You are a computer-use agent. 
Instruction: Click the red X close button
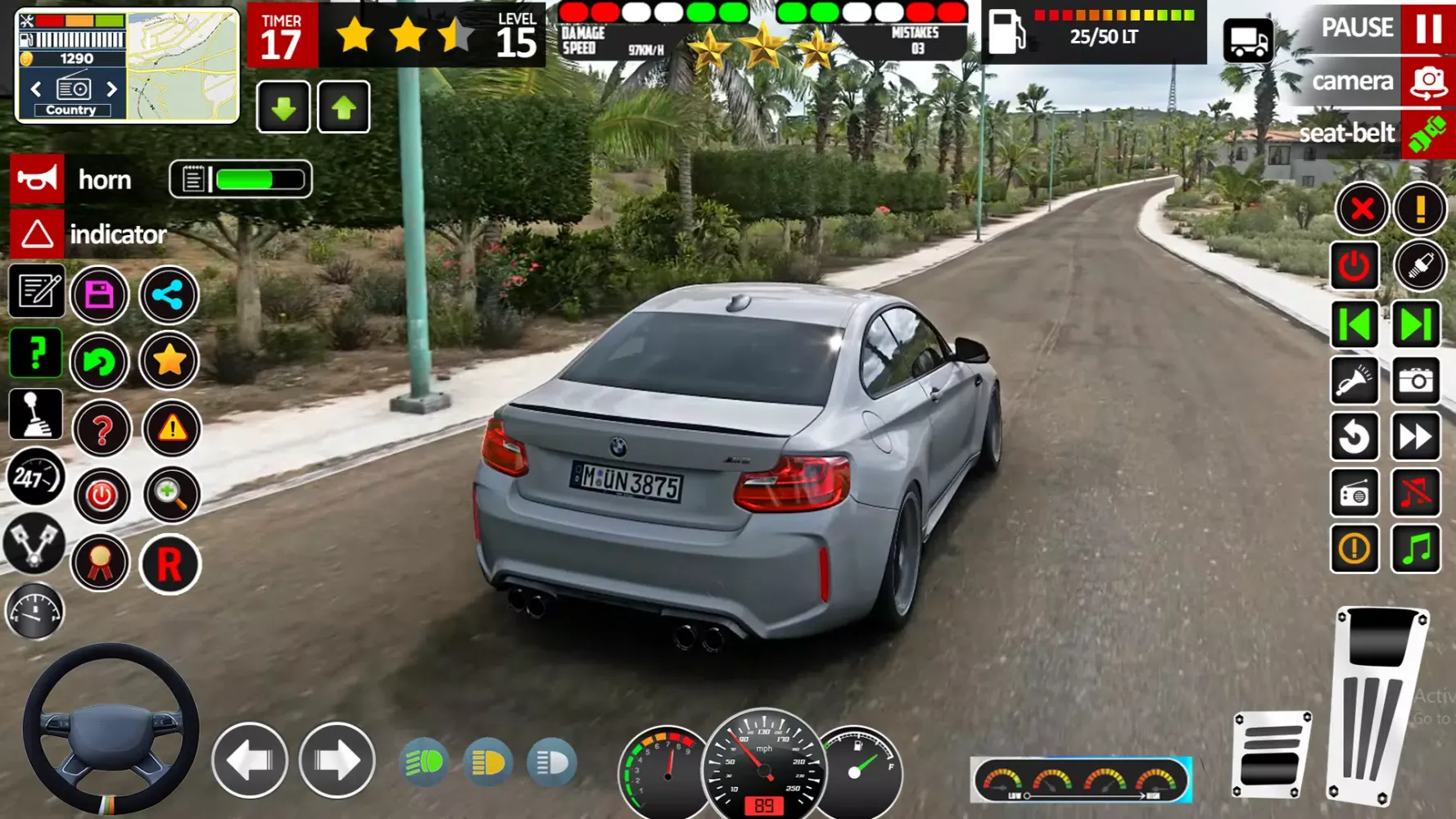click(x=1362, y=209)
